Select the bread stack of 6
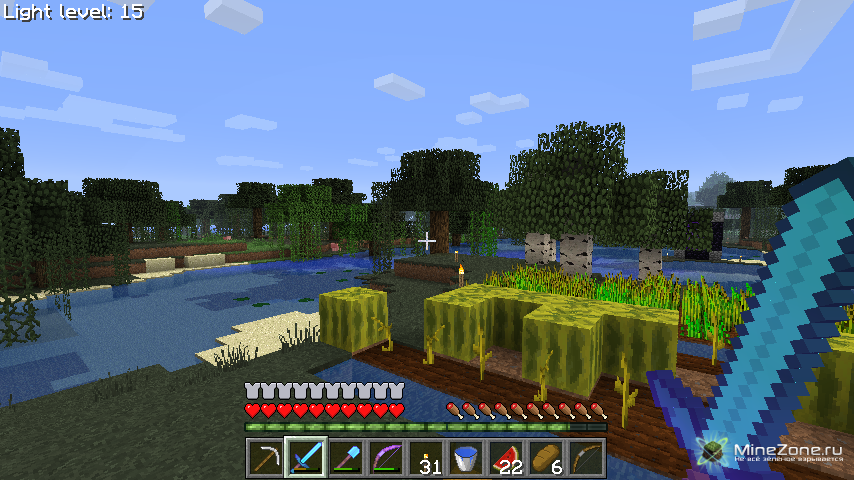Viewport: 854px width, 480px height. click(x=546, y=458)
